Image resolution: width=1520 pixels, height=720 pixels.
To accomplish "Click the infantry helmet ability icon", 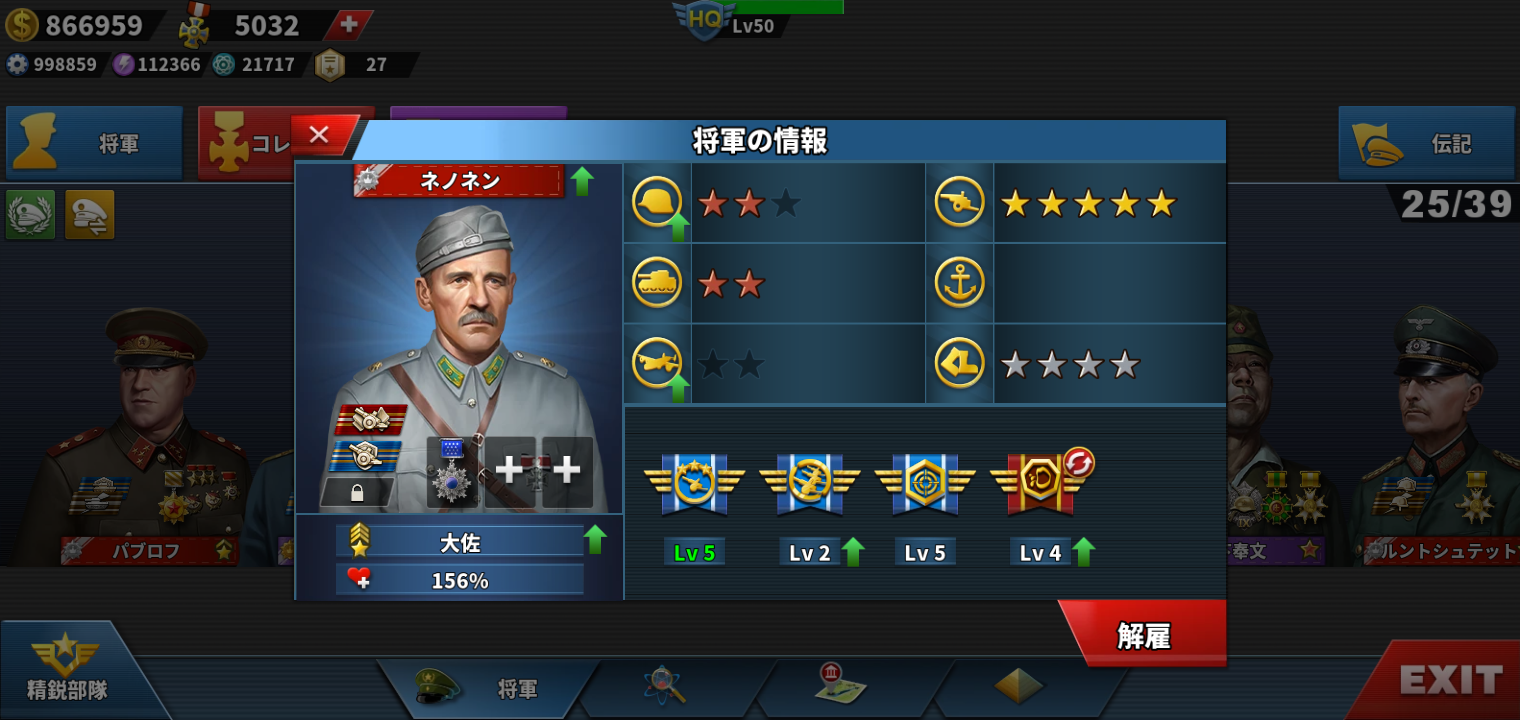I will point(657,203).
